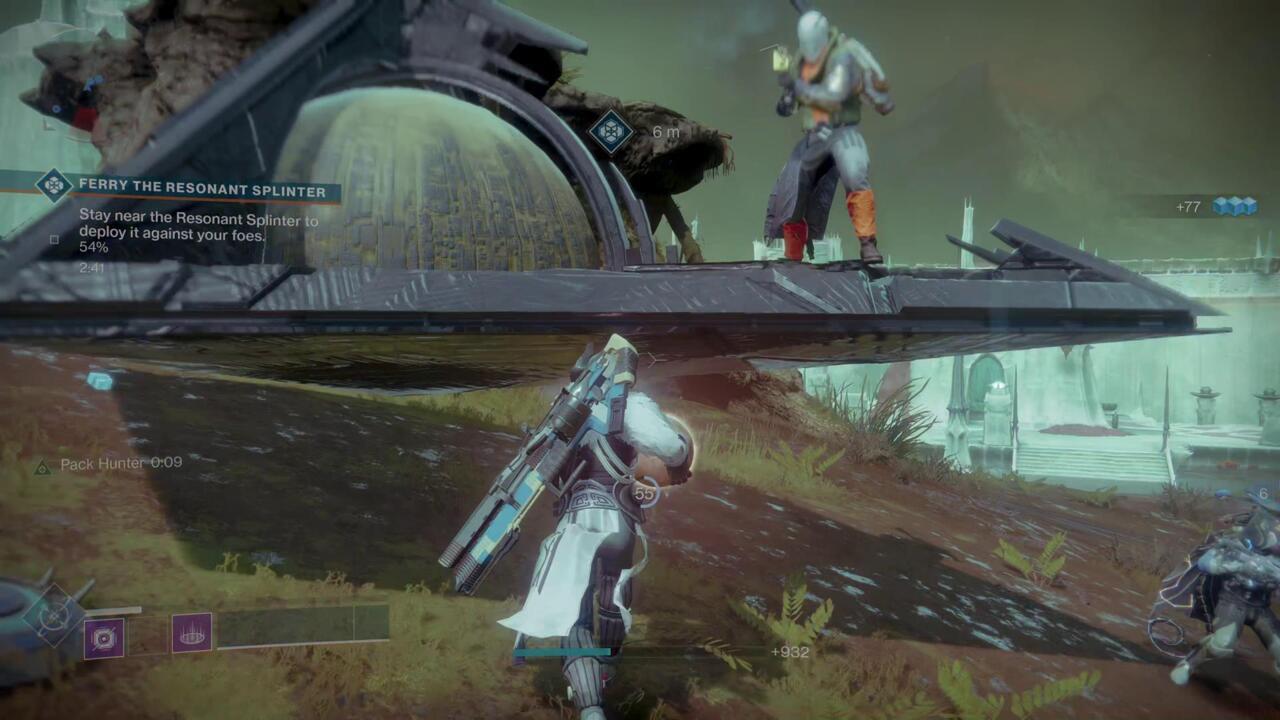Toggle the Pack Hunter 0:09 modifier entry
The image size is (1280, 720).
[108, 463]
